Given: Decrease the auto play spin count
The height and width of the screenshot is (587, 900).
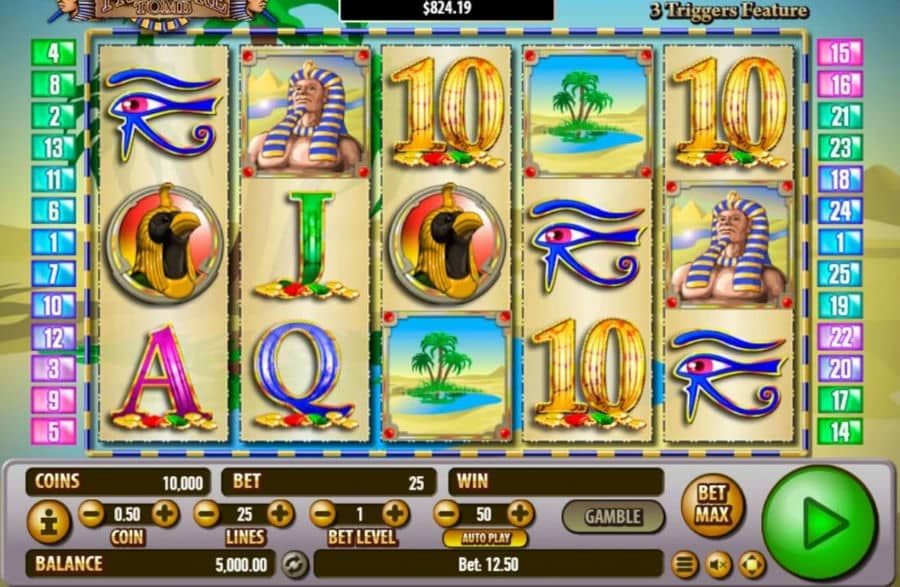Looking at the screenshot, I should (x=446, y=515).
